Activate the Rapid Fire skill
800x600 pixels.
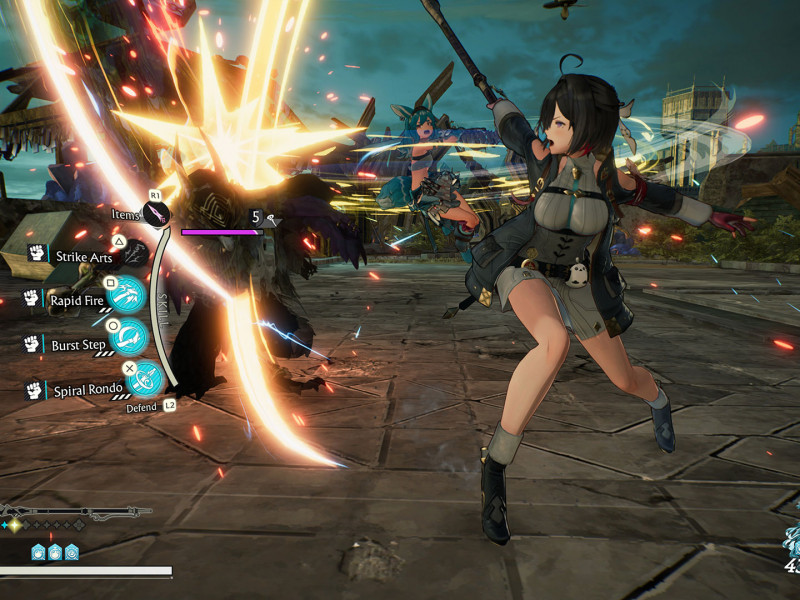click(127, 297)
